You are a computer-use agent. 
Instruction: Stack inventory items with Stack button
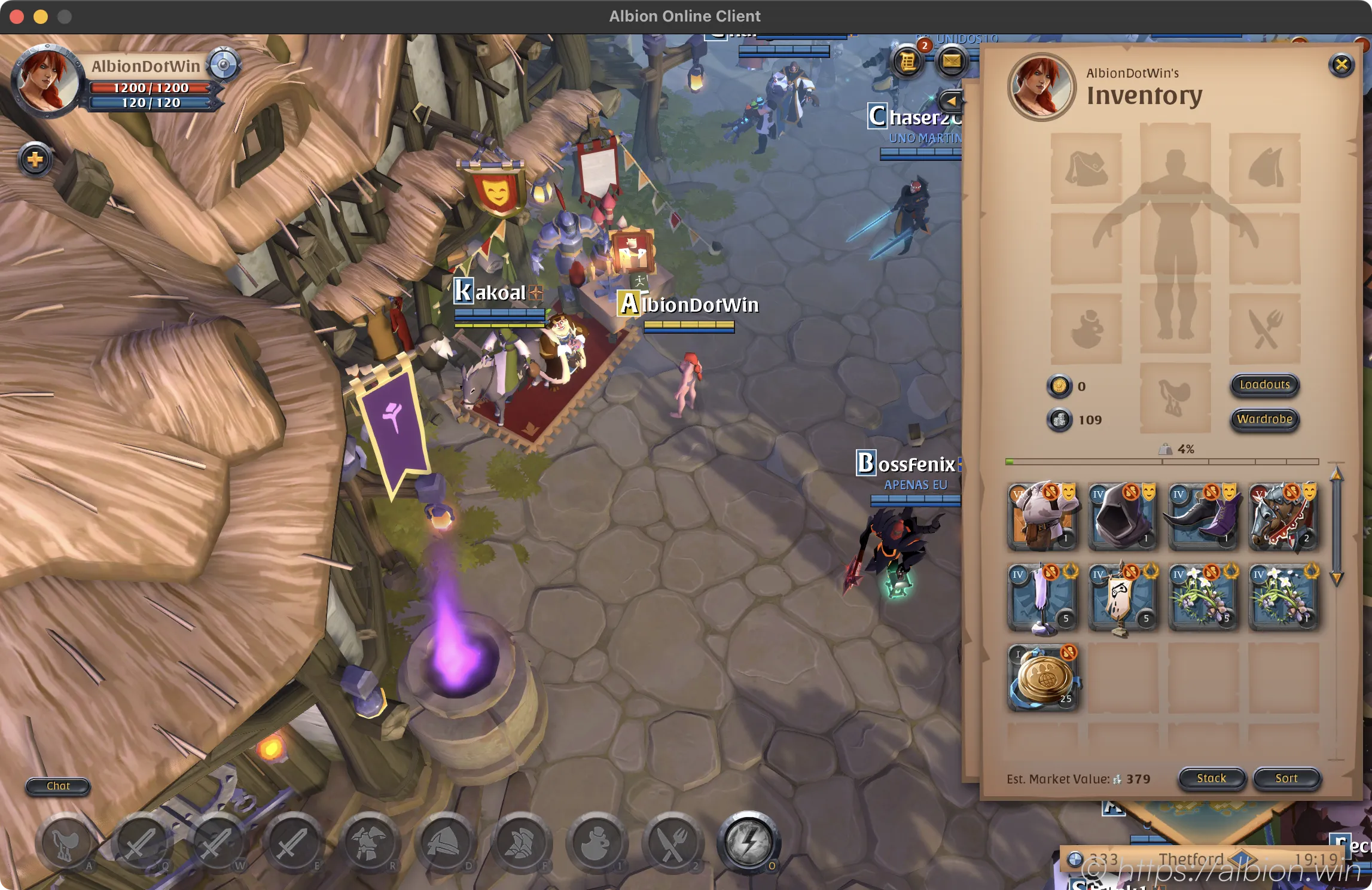(x=1211, y=778)
